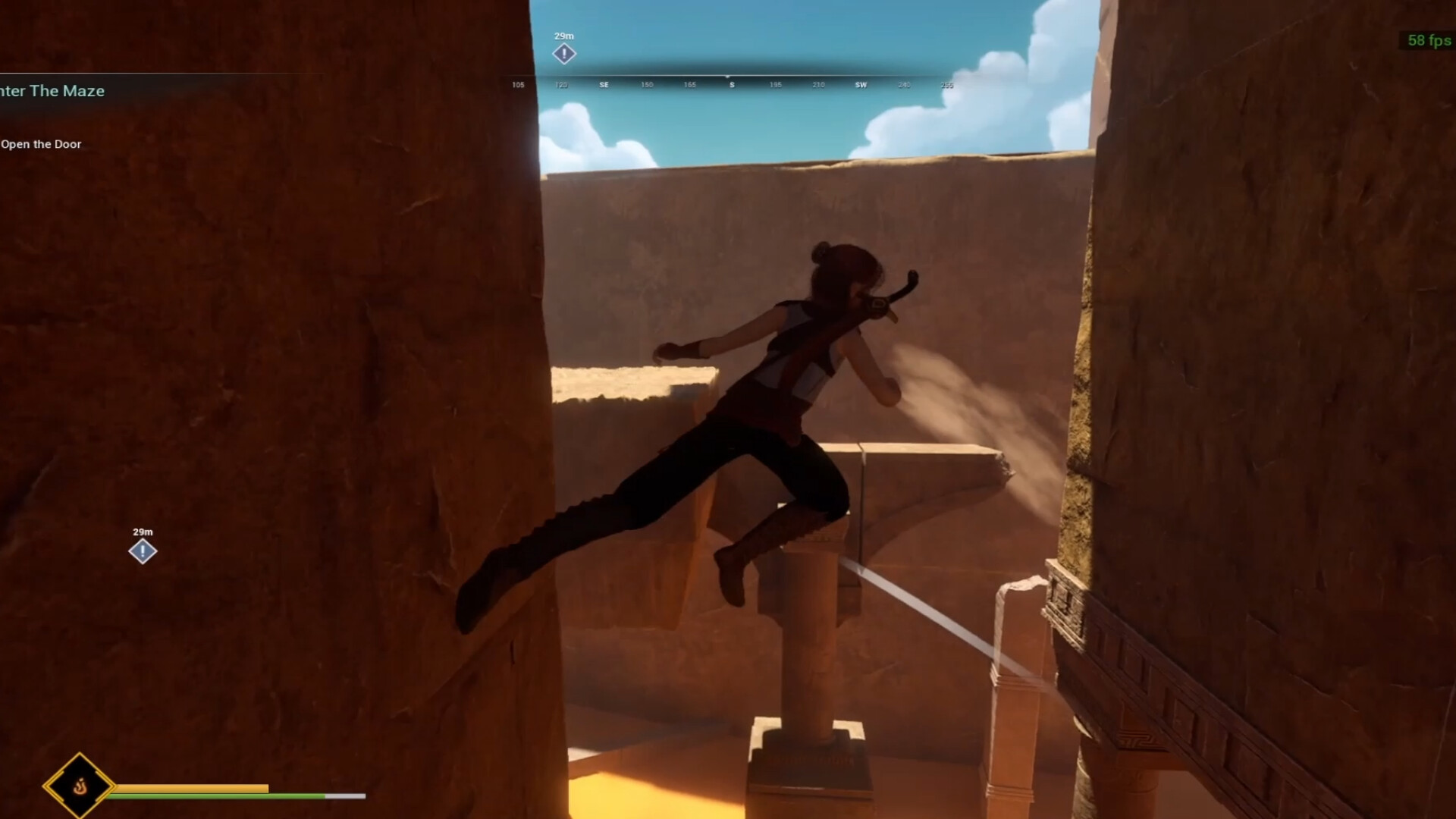
Task: Select the Open the Door objective text
Action: 42,143
